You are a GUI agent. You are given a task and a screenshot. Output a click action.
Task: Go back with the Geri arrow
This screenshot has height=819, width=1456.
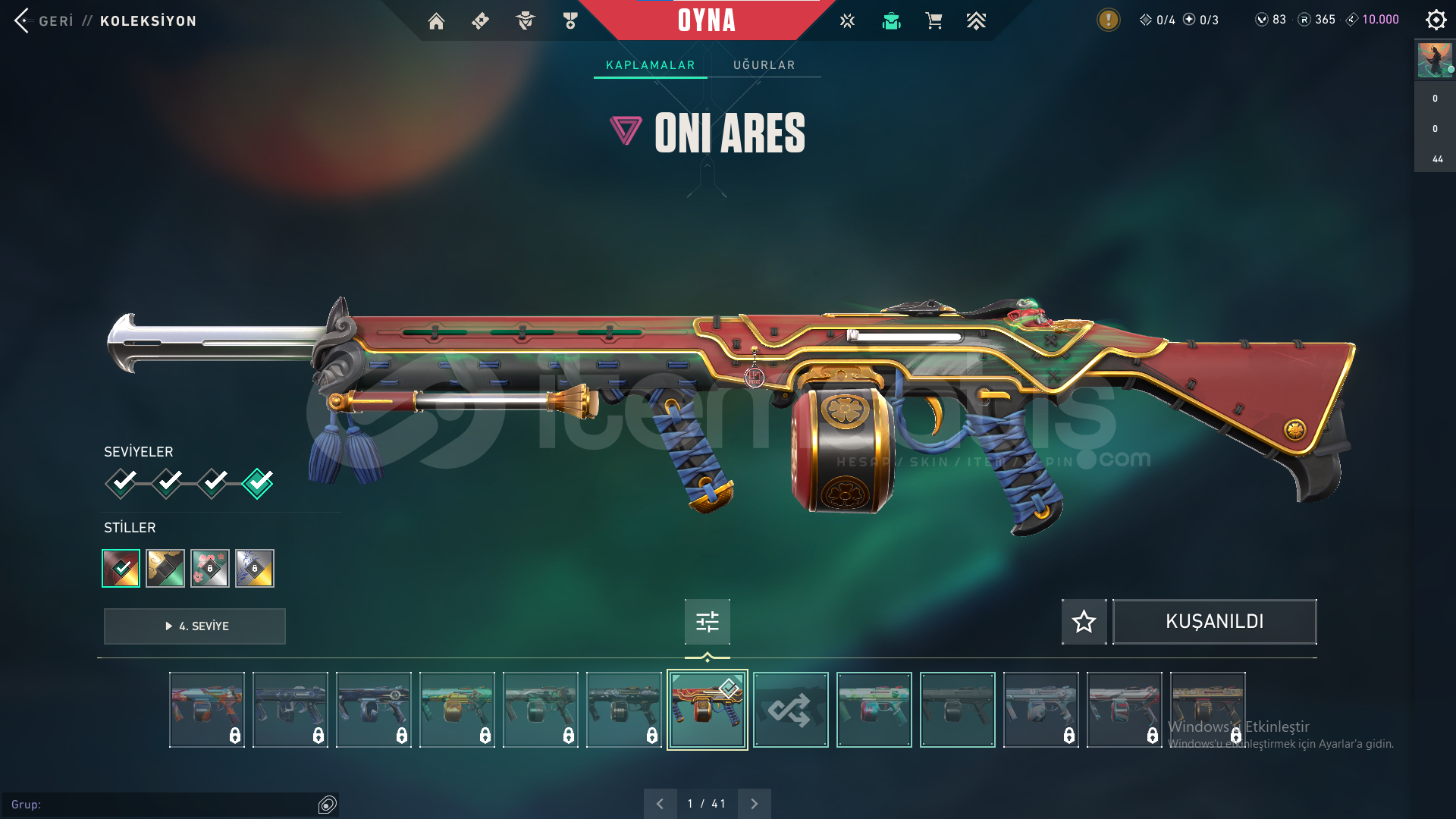point(23,20)
